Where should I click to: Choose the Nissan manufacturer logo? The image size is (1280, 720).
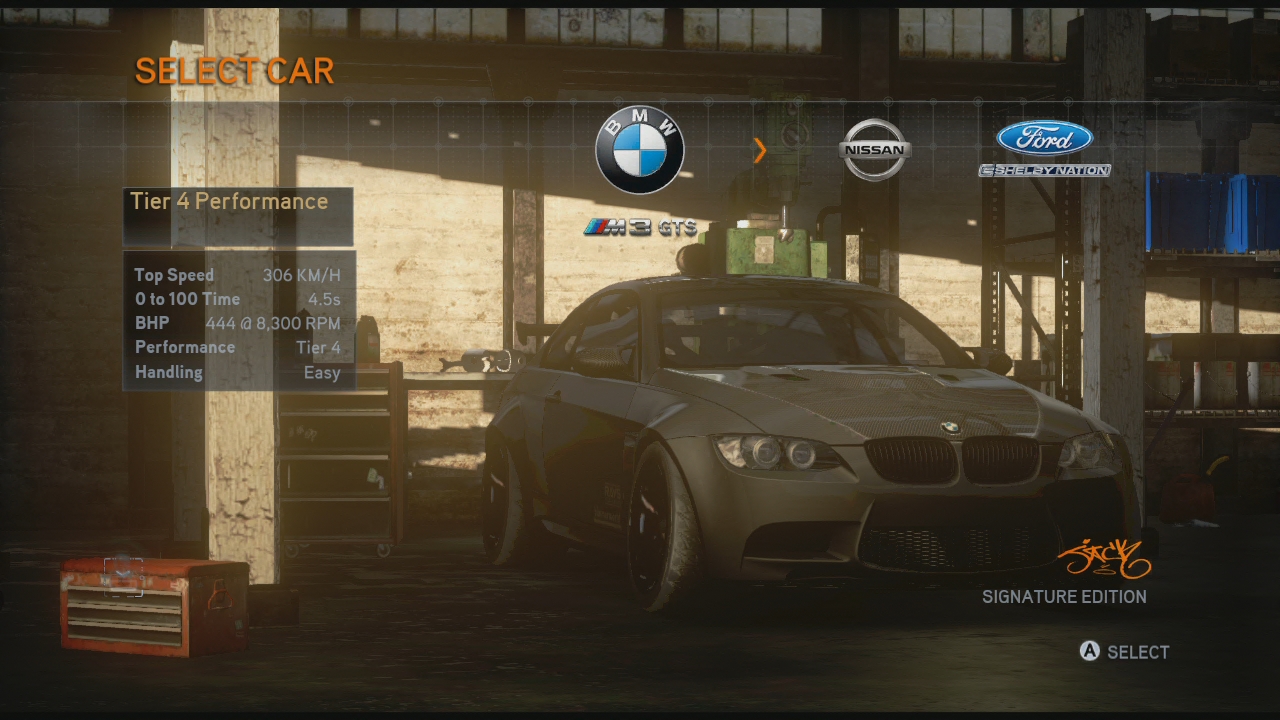click(x=874, y=150)
